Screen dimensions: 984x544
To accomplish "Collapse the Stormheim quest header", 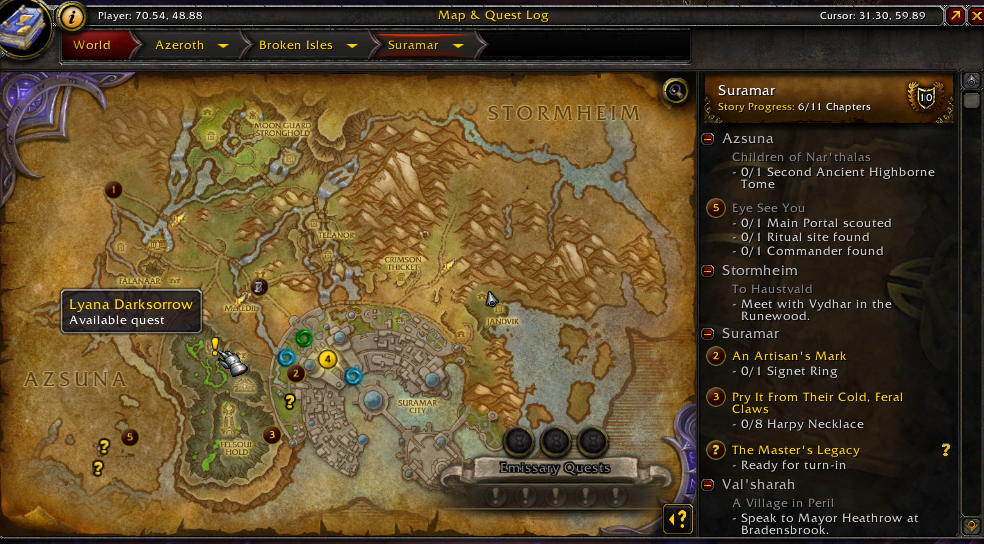I will [708, 271].
